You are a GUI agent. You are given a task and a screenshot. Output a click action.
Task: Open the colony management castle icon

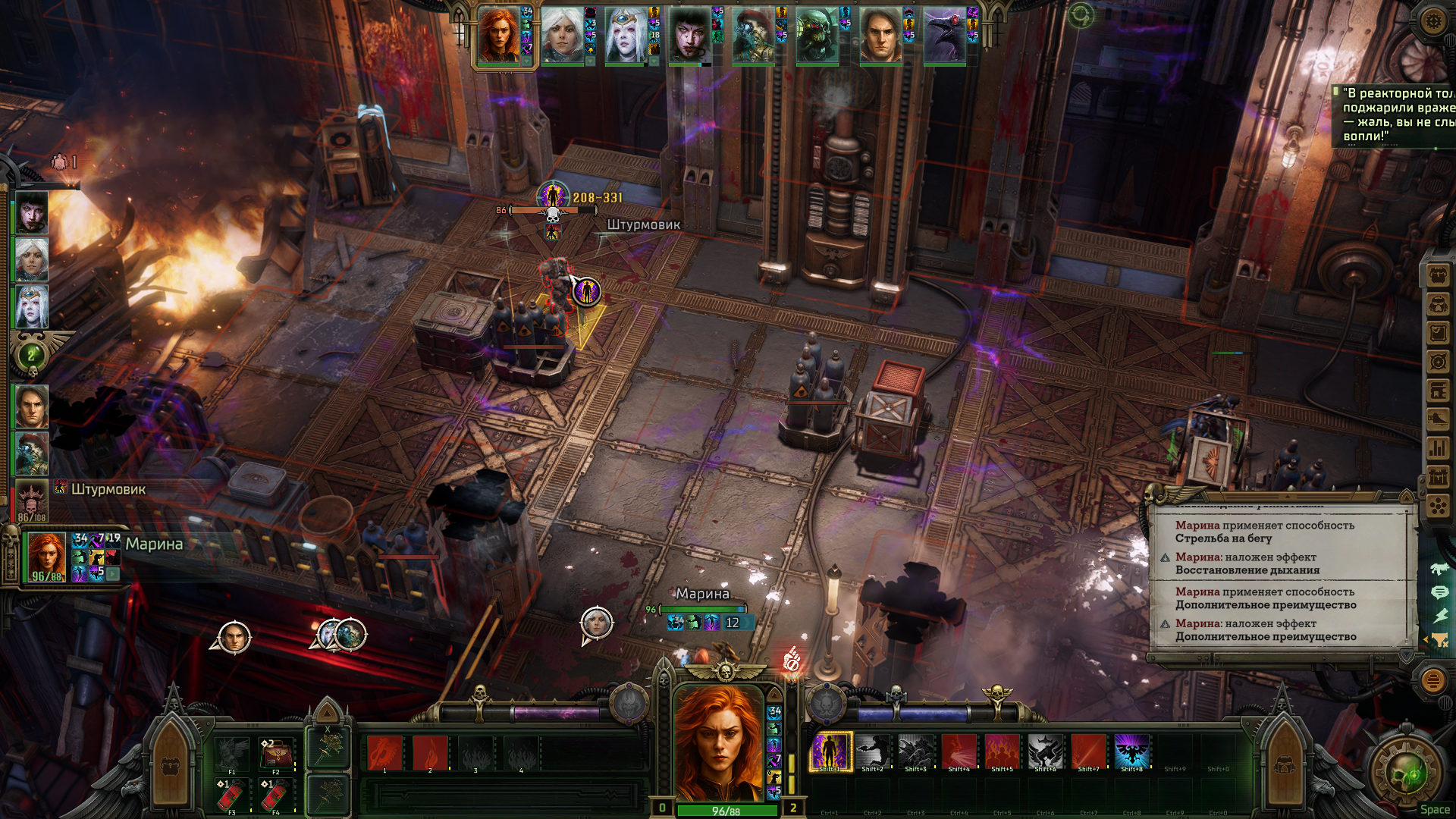(1438, 477)
